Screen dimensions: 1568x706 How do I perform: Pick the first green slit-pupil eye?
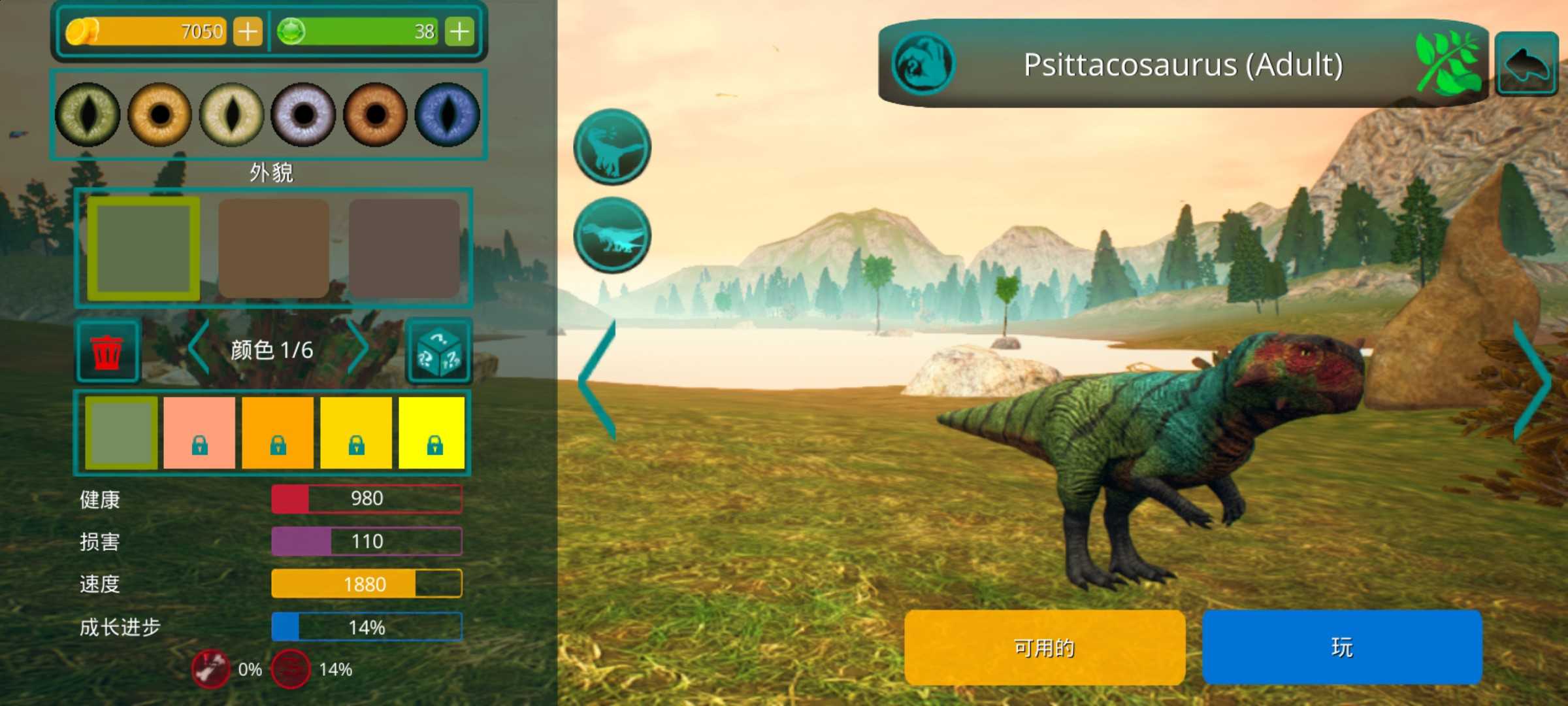pyautogui.click(x=88, y=115)
